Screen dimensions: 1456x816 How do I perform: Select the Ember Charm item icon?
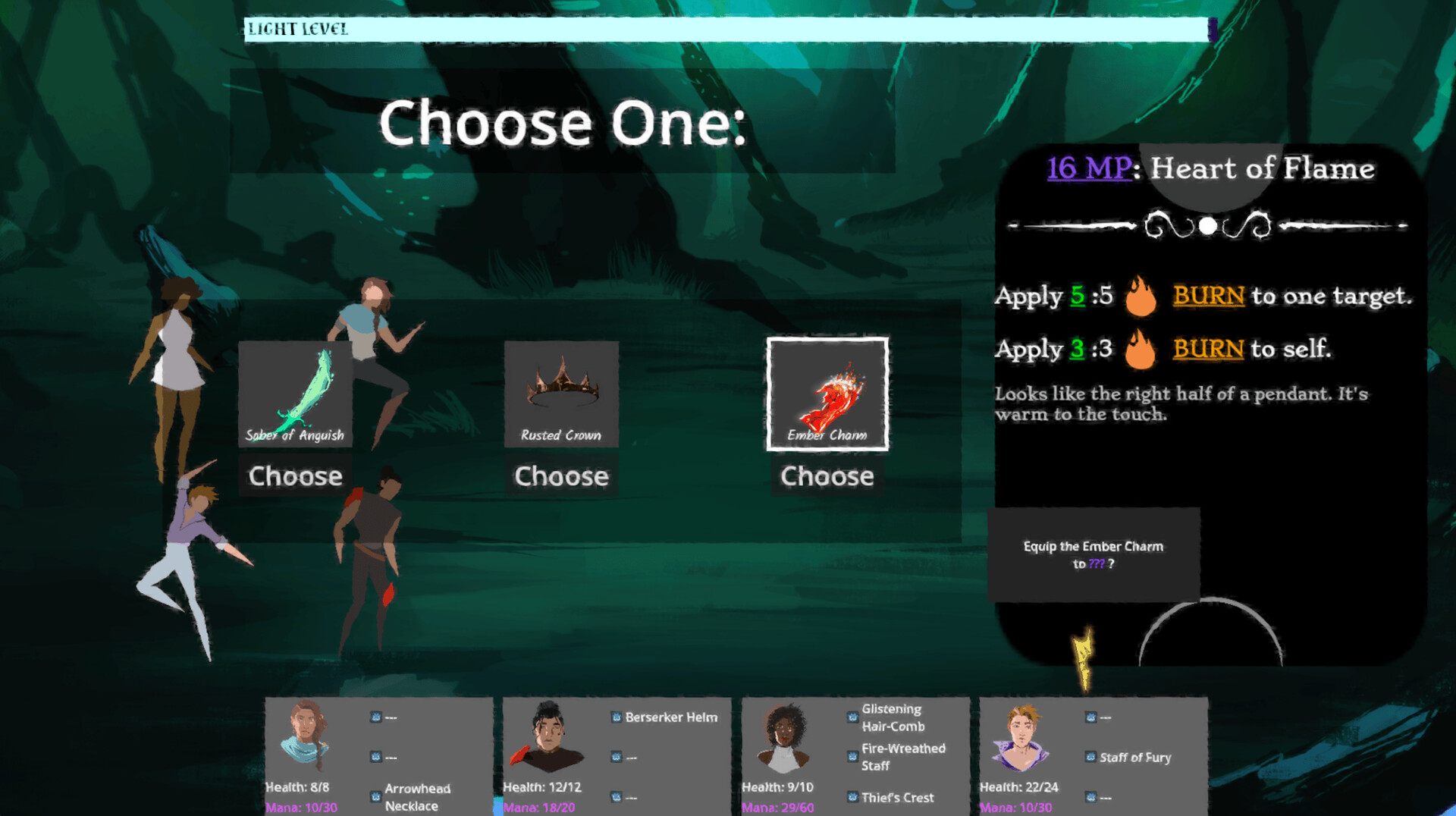pyautogui.click(x=828, y=393)
